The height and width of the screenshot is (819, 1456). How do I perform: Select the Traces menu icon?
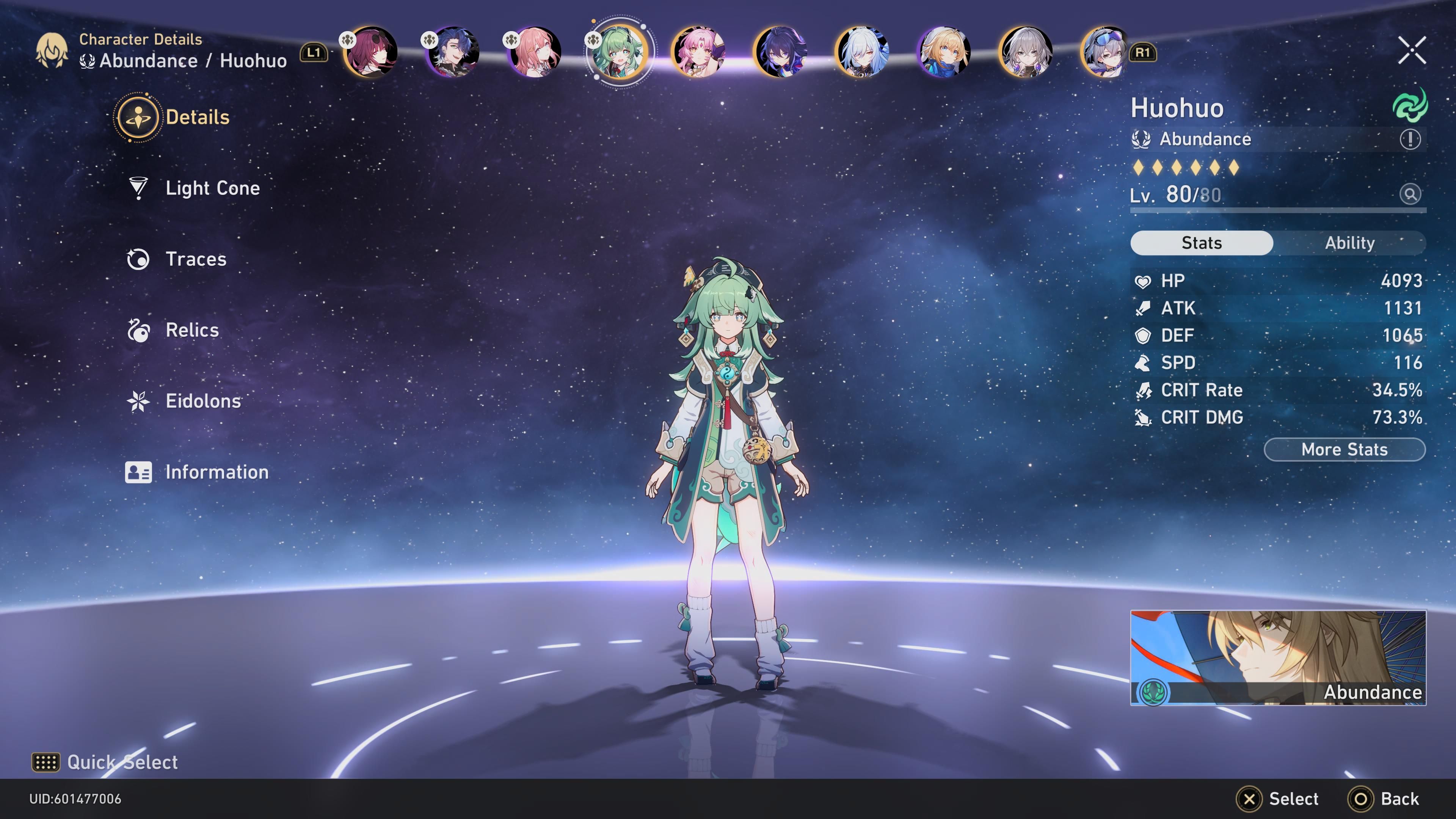[138, 259]
